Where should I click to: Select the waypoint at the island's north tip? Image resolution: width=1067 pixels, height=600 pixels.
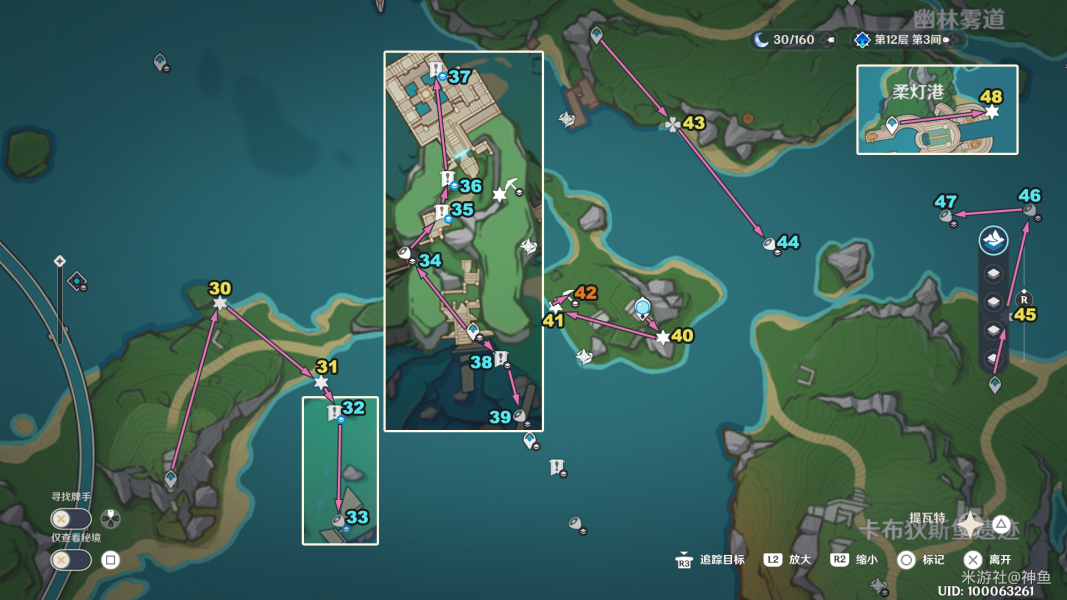click(597, 36)
